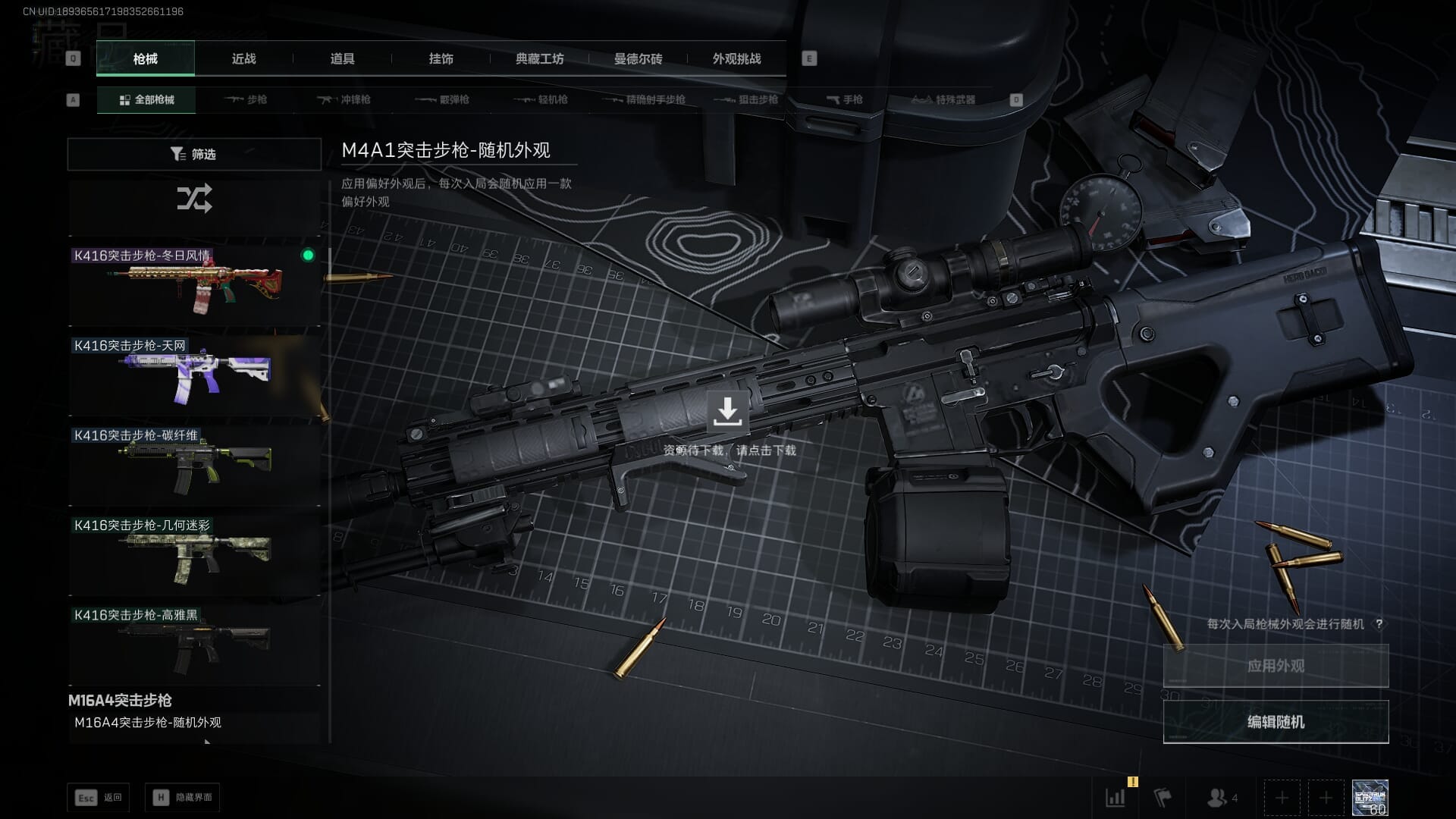This screenshot has width=1456, height=819.
Task: Show the 外观挑战 challenges tab
Action: [x=736, y=59]
